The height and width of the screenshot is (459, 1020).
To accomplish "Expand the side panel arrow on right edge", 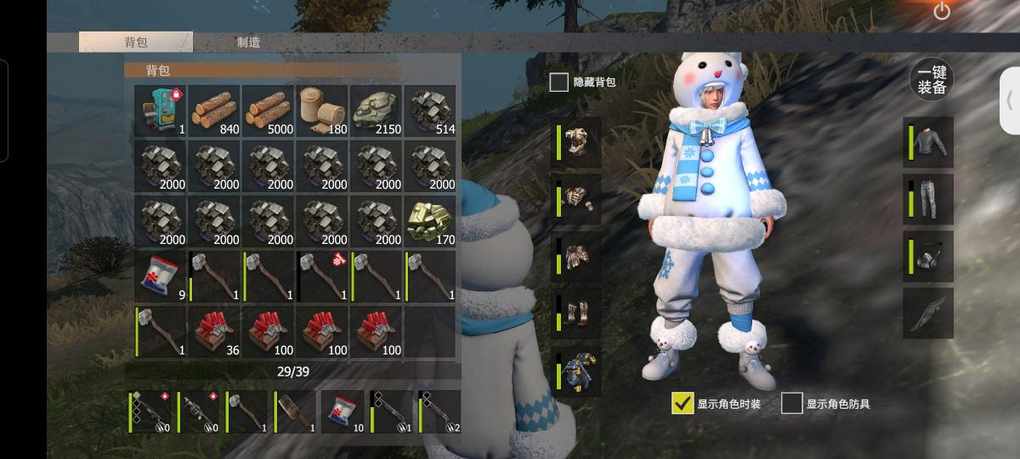I will 1009,100.
